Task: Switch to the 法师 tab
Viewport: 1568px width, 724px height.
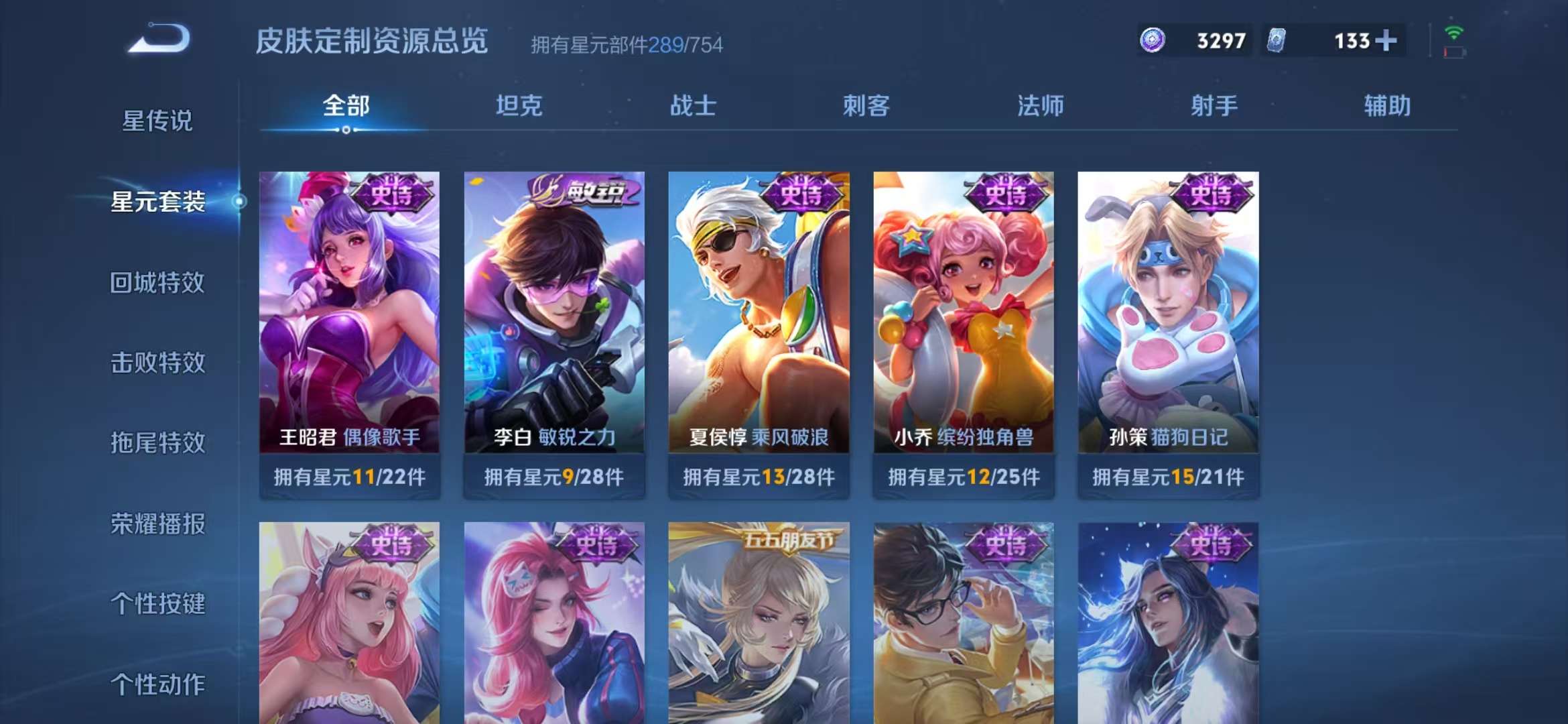Action: [1041, 106]
